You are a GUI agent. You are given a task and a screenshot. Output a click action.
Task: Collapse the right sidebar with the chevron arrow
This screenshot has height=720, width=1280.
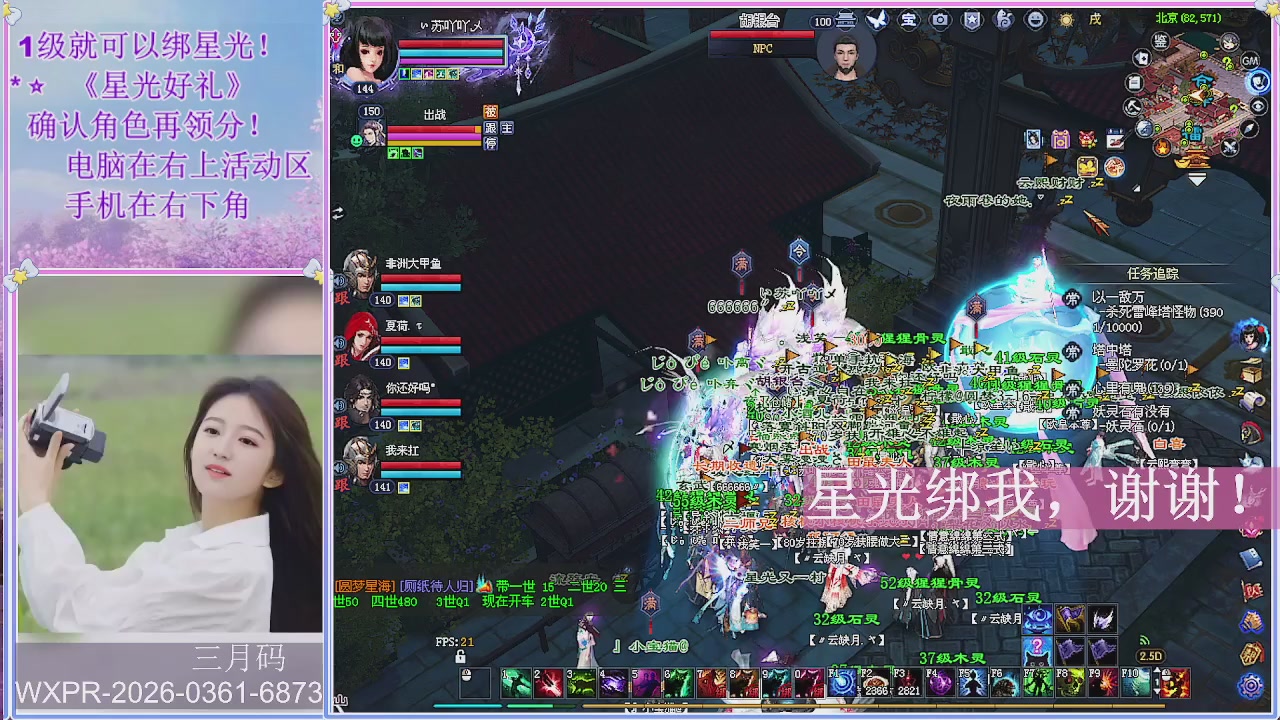tap(1196, 177)
